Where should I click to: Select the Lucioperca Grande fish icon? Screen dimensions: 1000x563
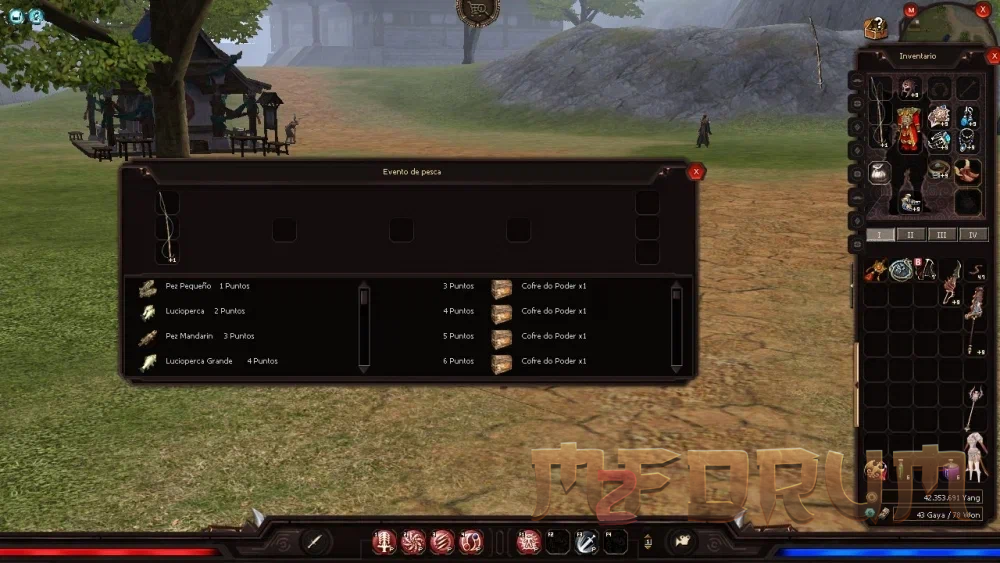point(148,362)
